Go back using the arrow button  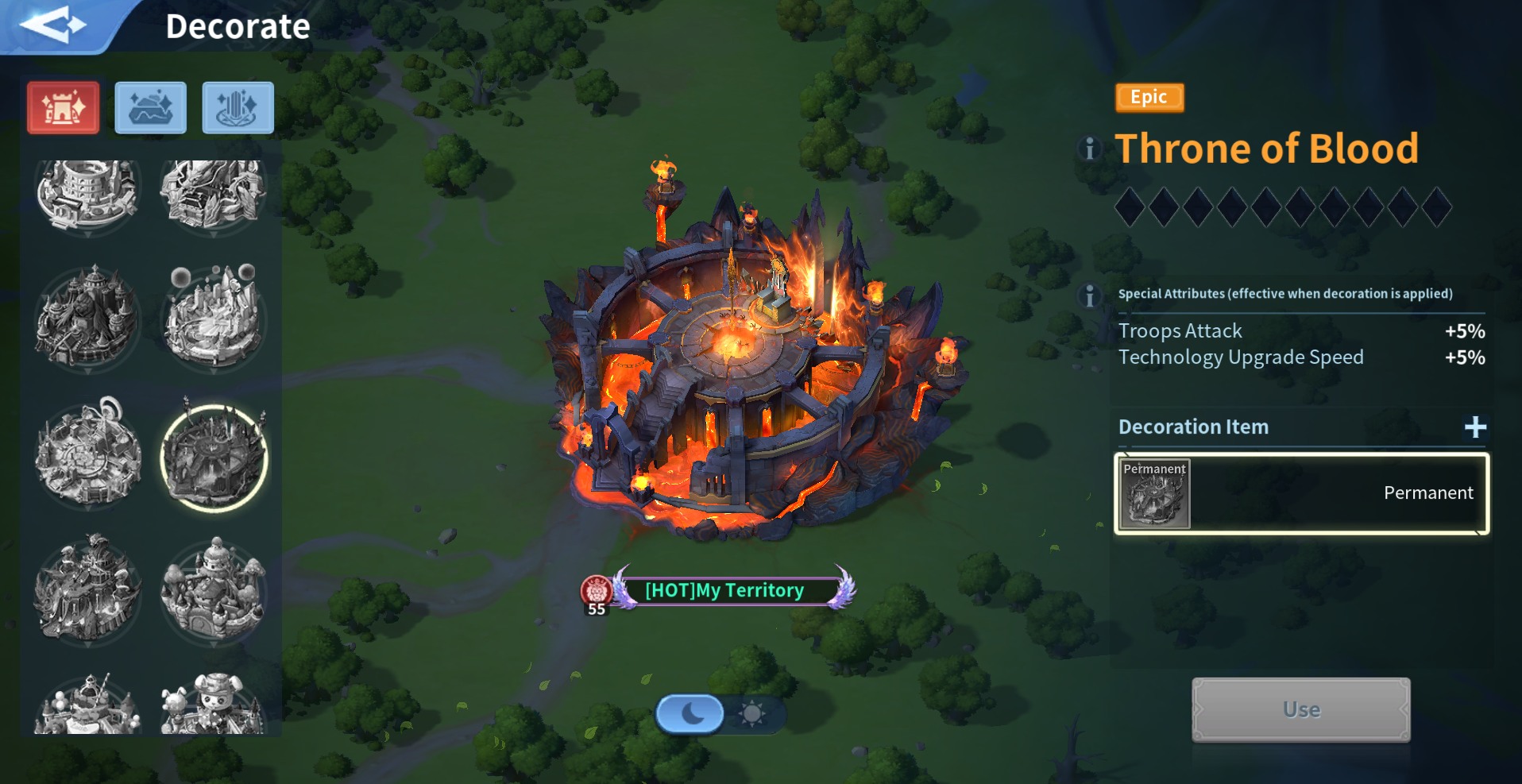point(52,25)
